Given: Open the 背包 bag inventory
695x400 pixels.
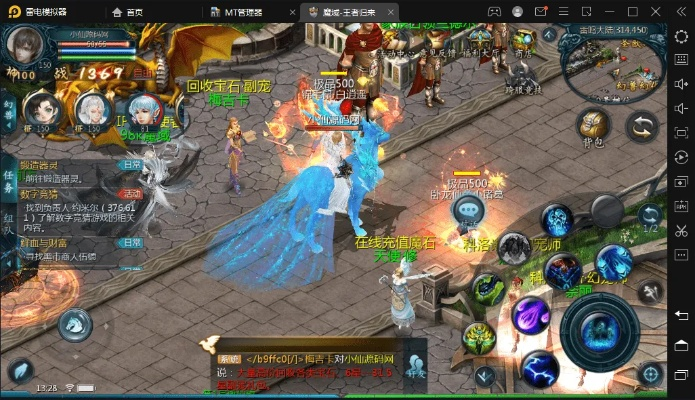Looking at the screenshot, I should [x=593, y=126].
